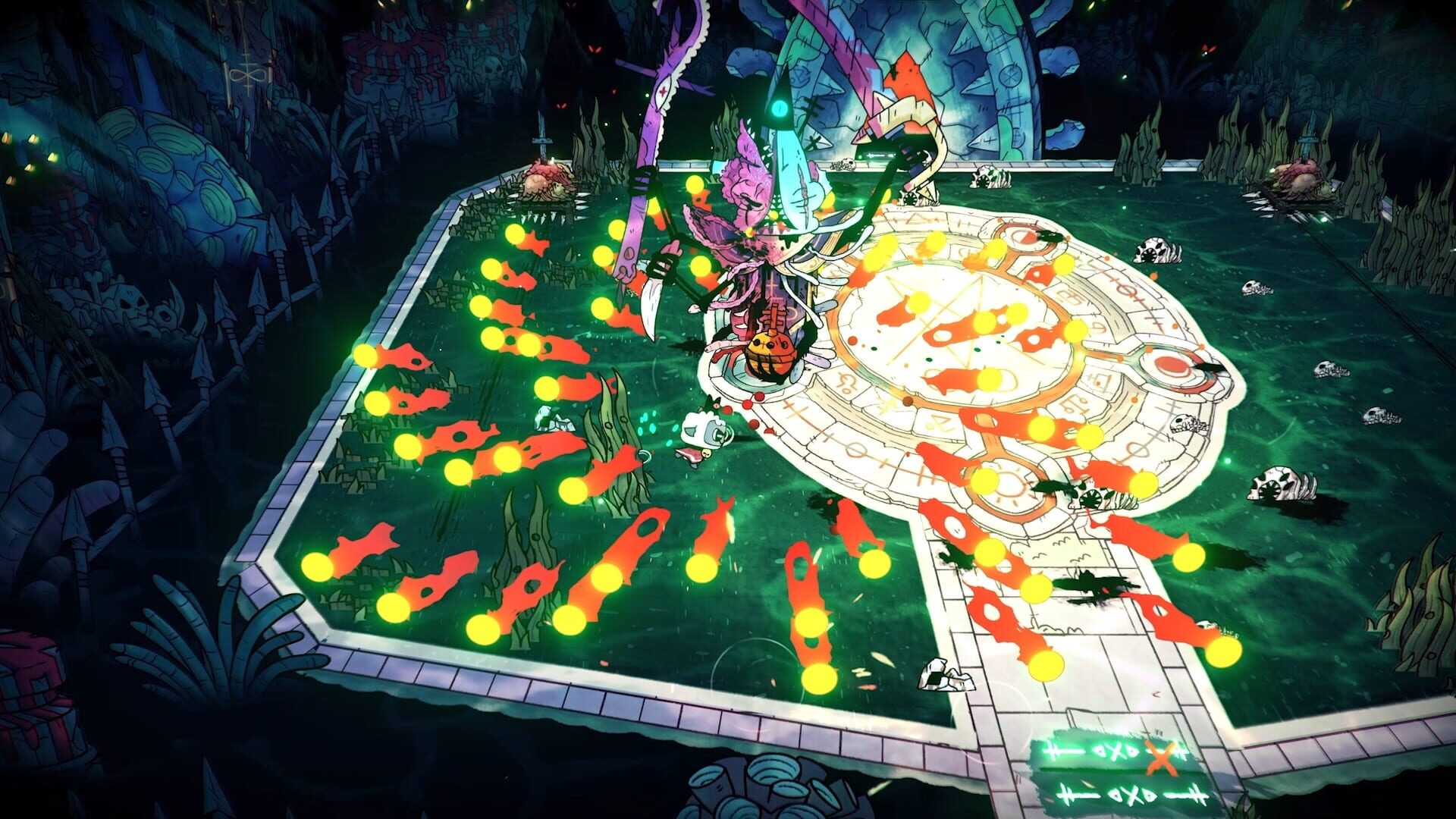Click the glowing cyan eye on the boss
Viewport: 1456px width, 819px height.
tap(779, 108)
